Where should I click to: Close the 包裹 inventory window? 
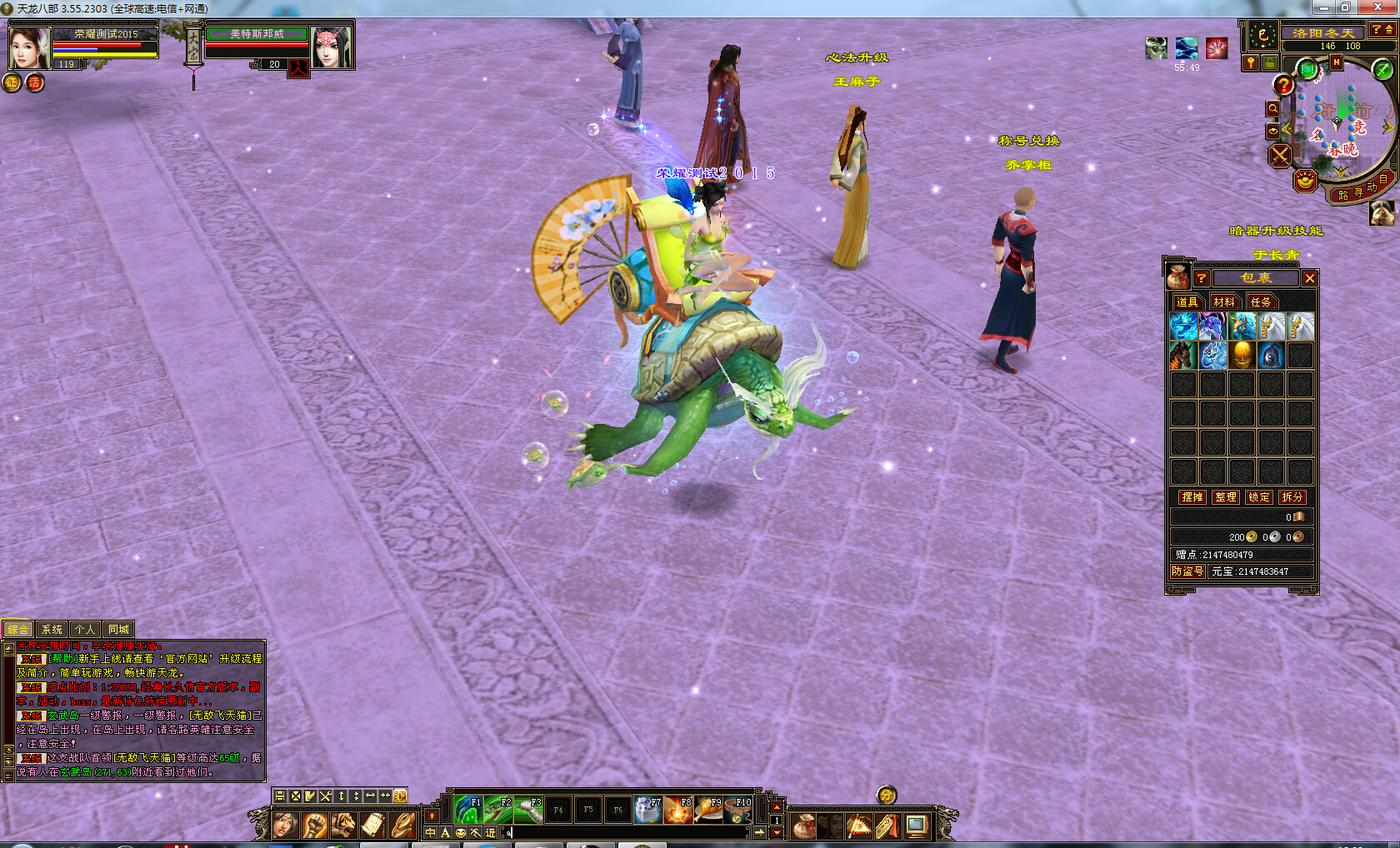click(1310, 278)
